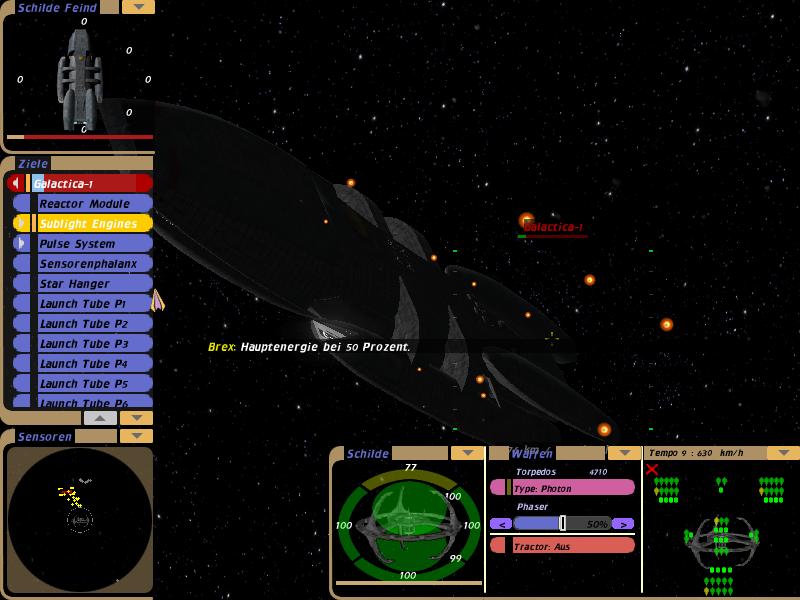Select Launch Tube P1 target

pyautogui.click(x=90, y=304)
